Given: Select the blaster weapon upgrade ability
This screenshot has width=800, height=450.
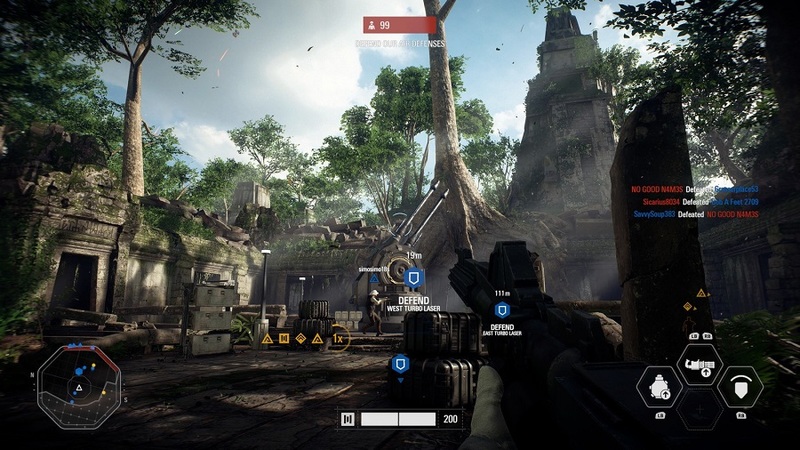Looking at the screenshot, I should (x=700, y=364).
